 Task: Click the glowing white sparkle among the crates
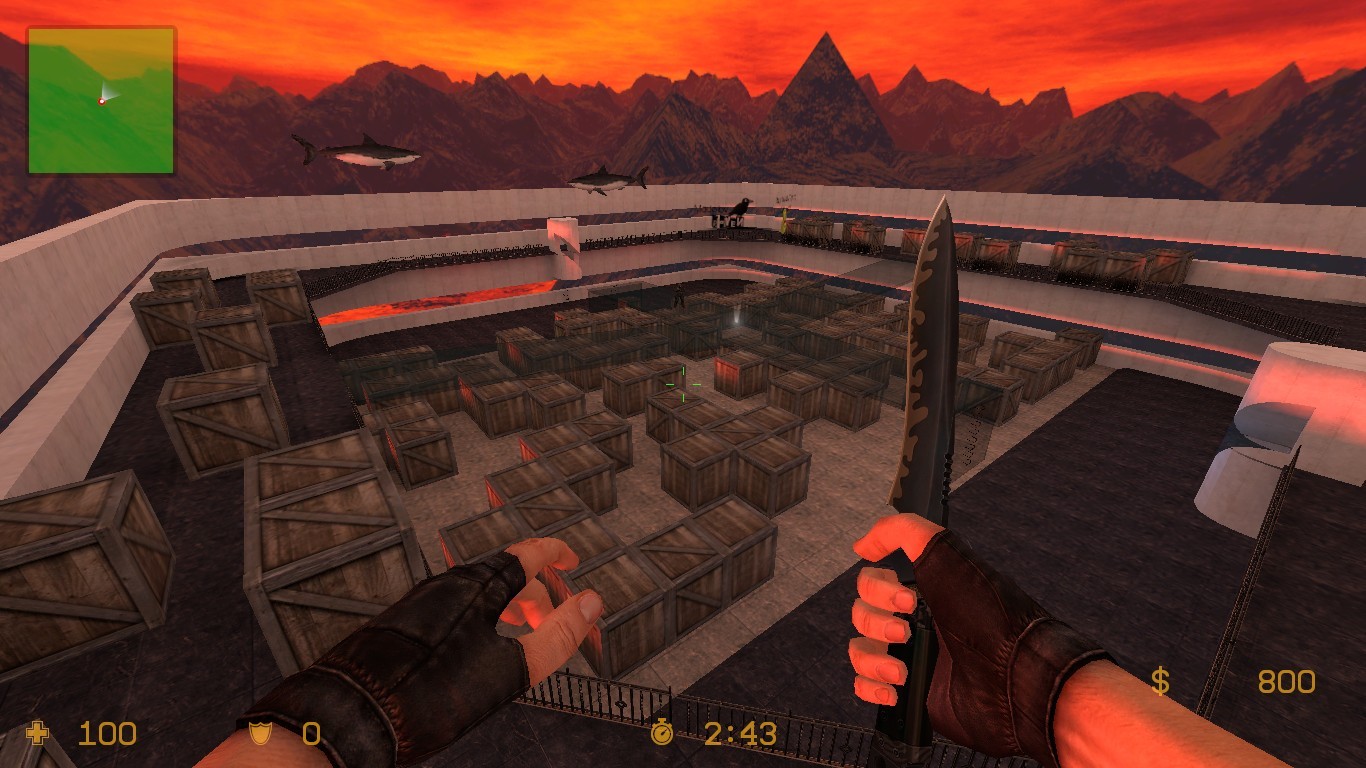point(736,320)
